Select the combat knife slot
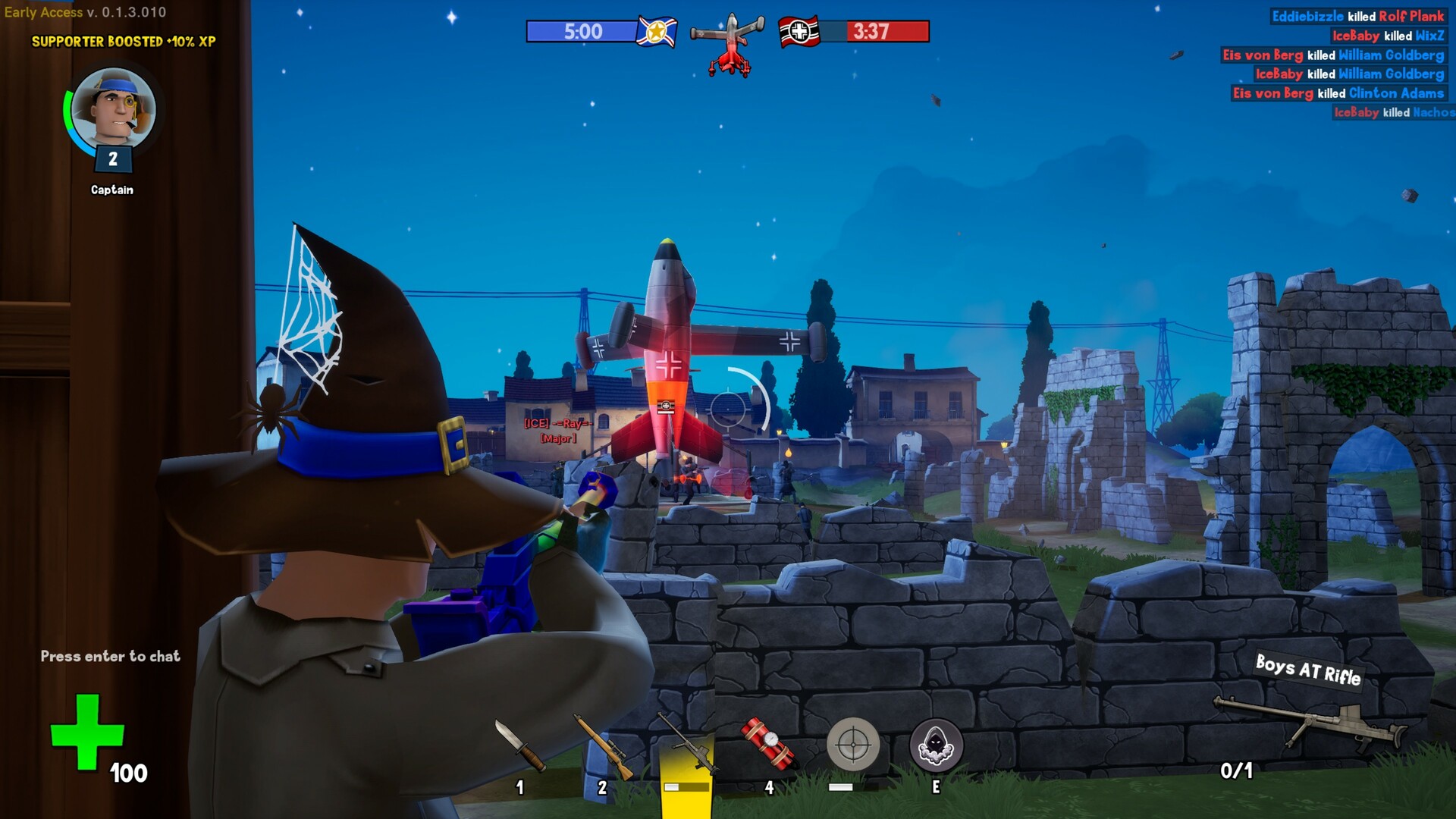Viewport: 1456px width, 819px height. [x=520, y=745]
